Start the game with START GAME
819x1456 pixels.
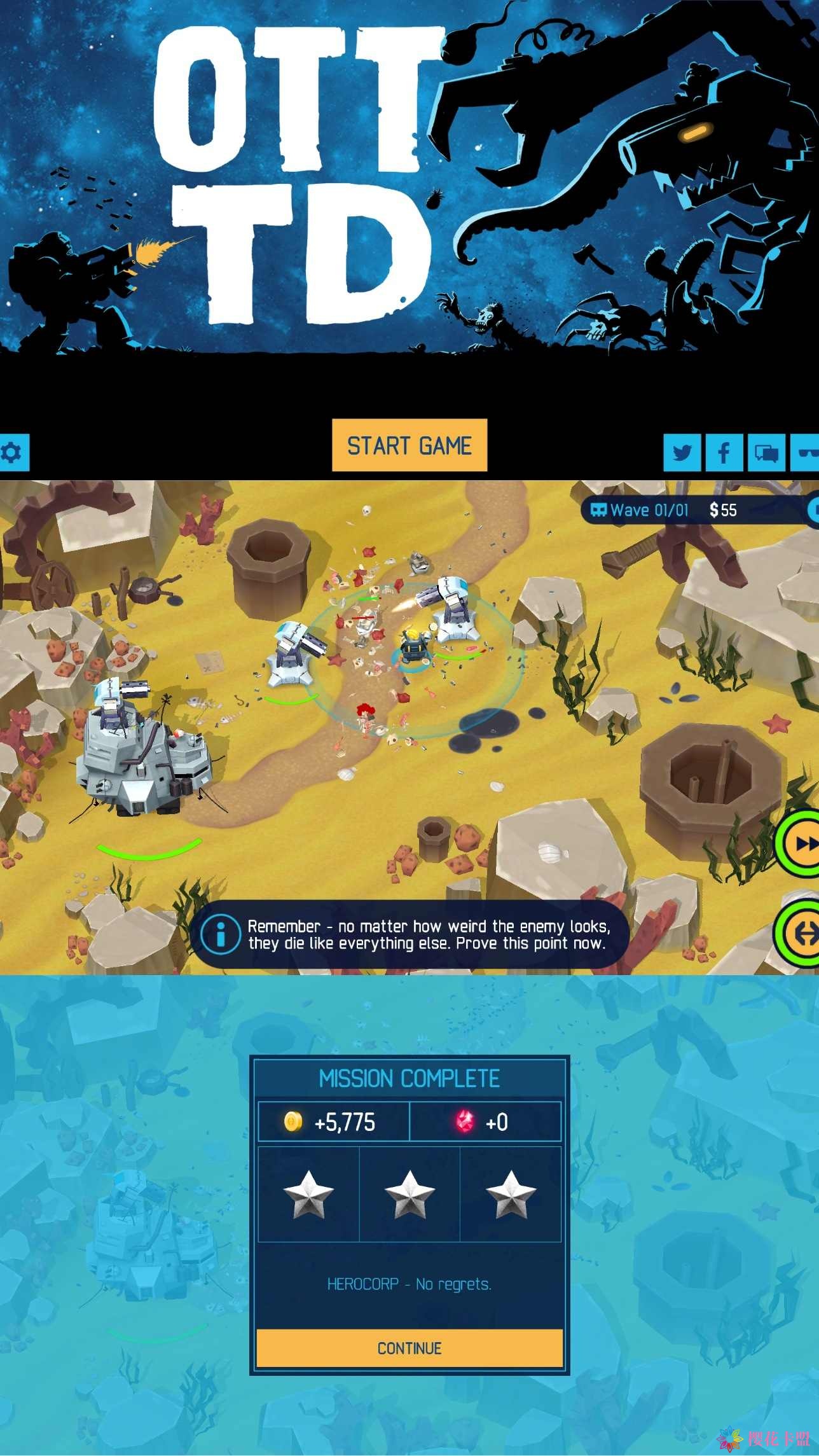pyautogui.click(x=410, y=445)
